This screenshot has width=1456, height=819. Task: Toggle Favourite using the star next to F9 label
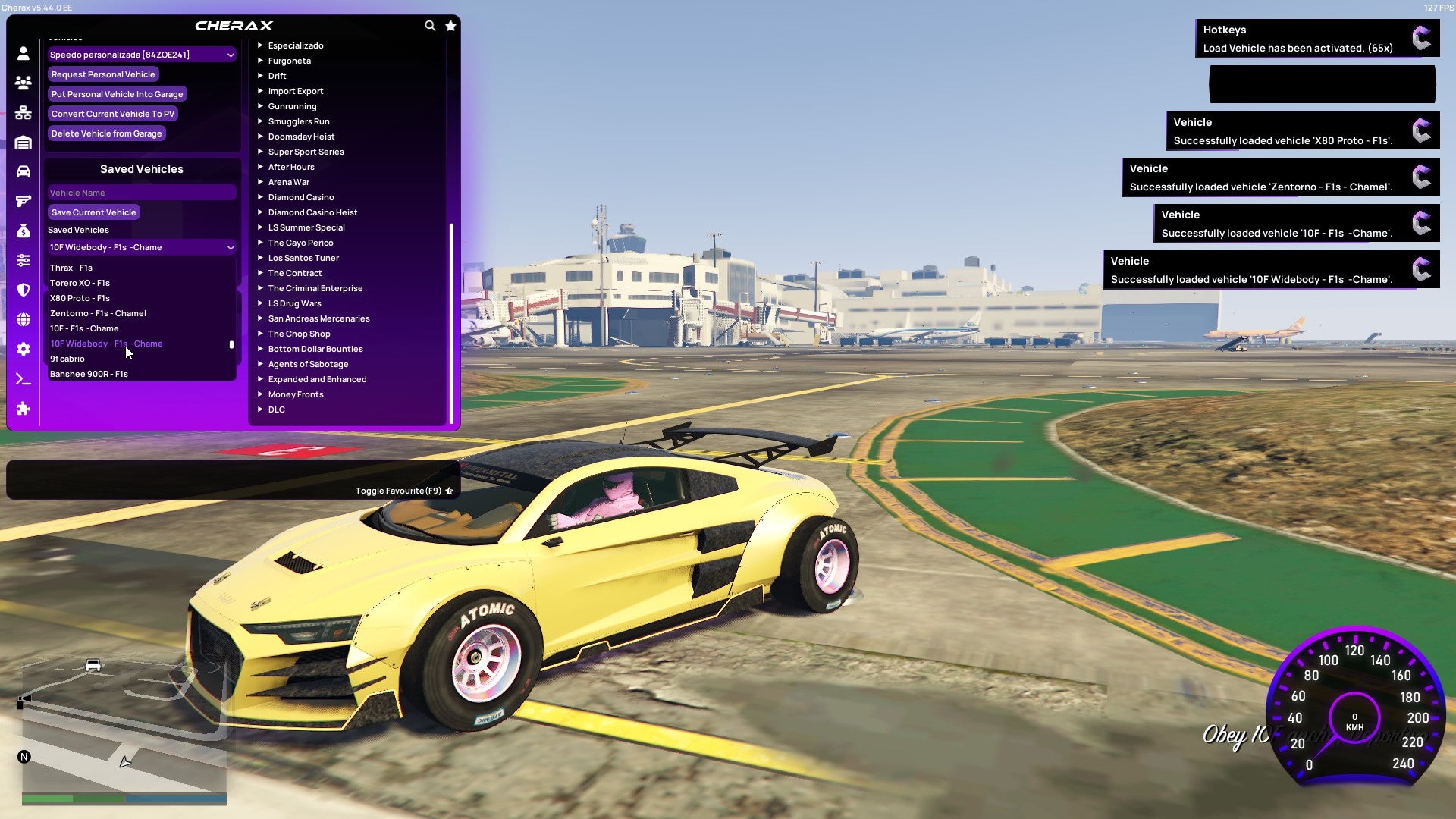(448, 491)
